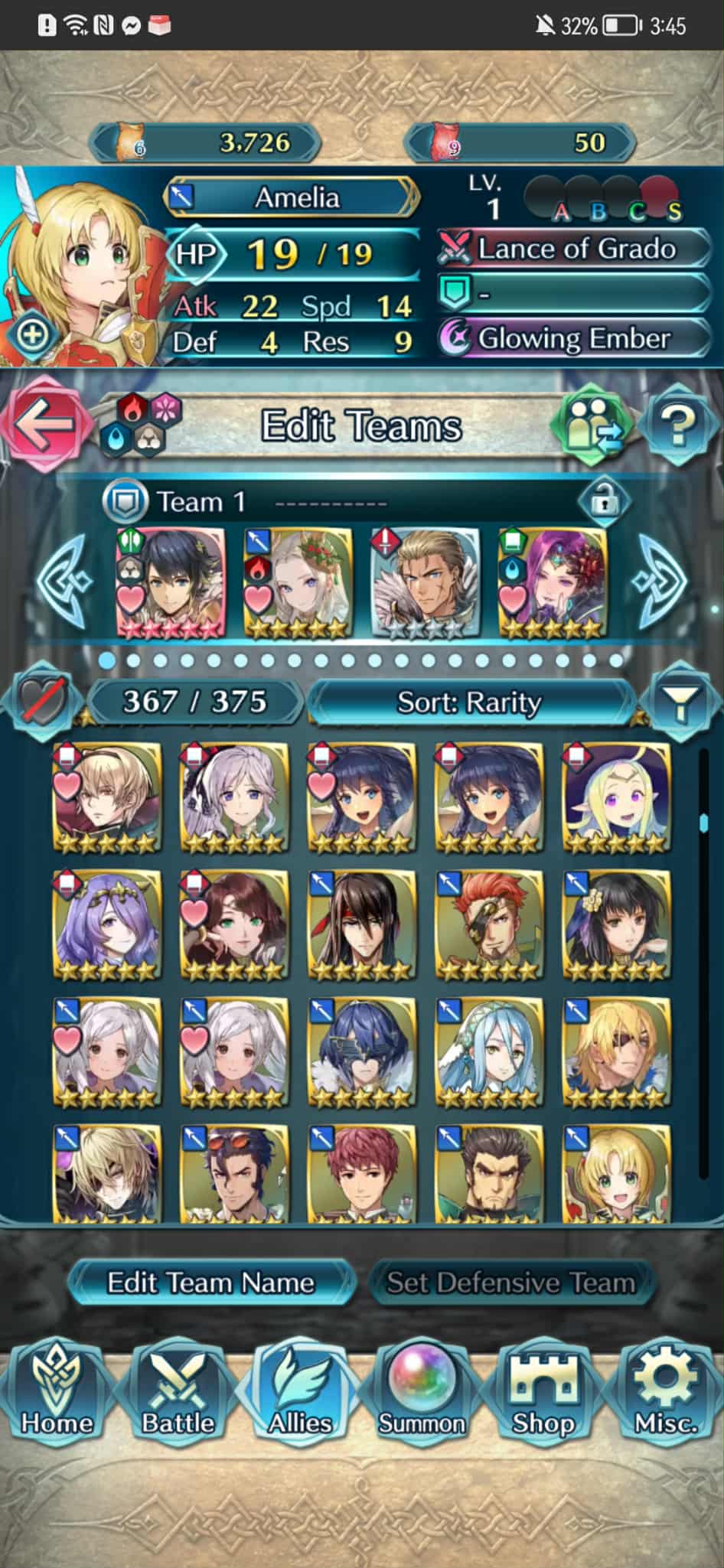Open the hero filter funnel button
Screen dimensions: 724x1568
[x=680, y=701]
